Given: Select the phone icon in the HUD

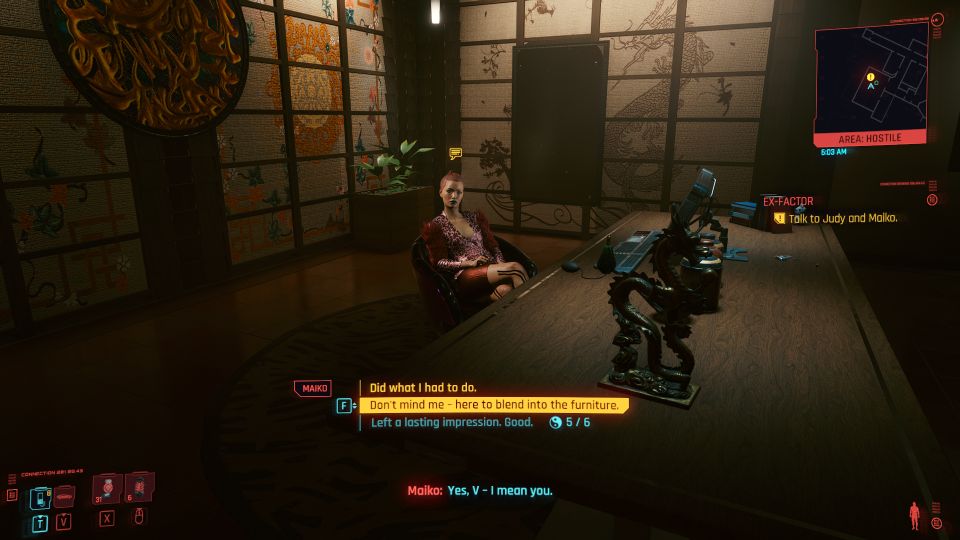Looking at the screenshot, I should tap(41, 497).
